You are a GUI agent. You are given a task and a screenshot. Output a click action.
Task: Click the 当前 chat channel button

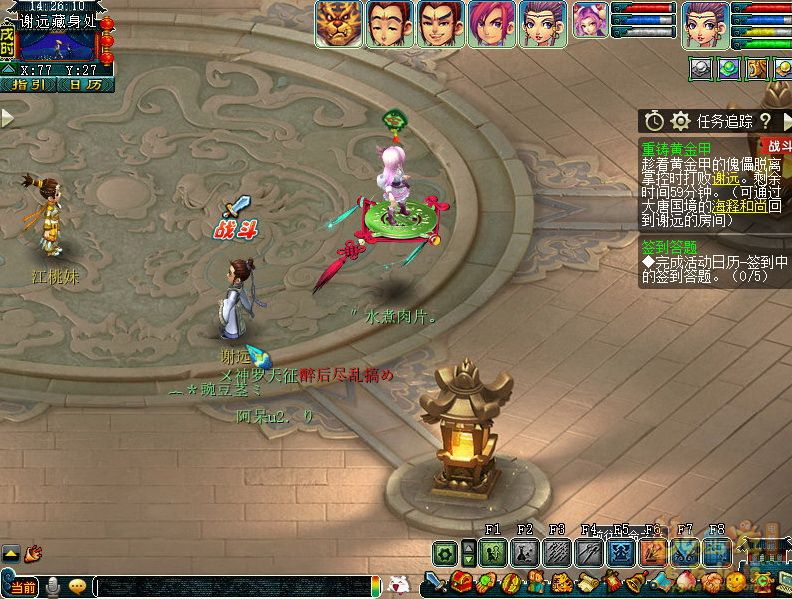22,587
